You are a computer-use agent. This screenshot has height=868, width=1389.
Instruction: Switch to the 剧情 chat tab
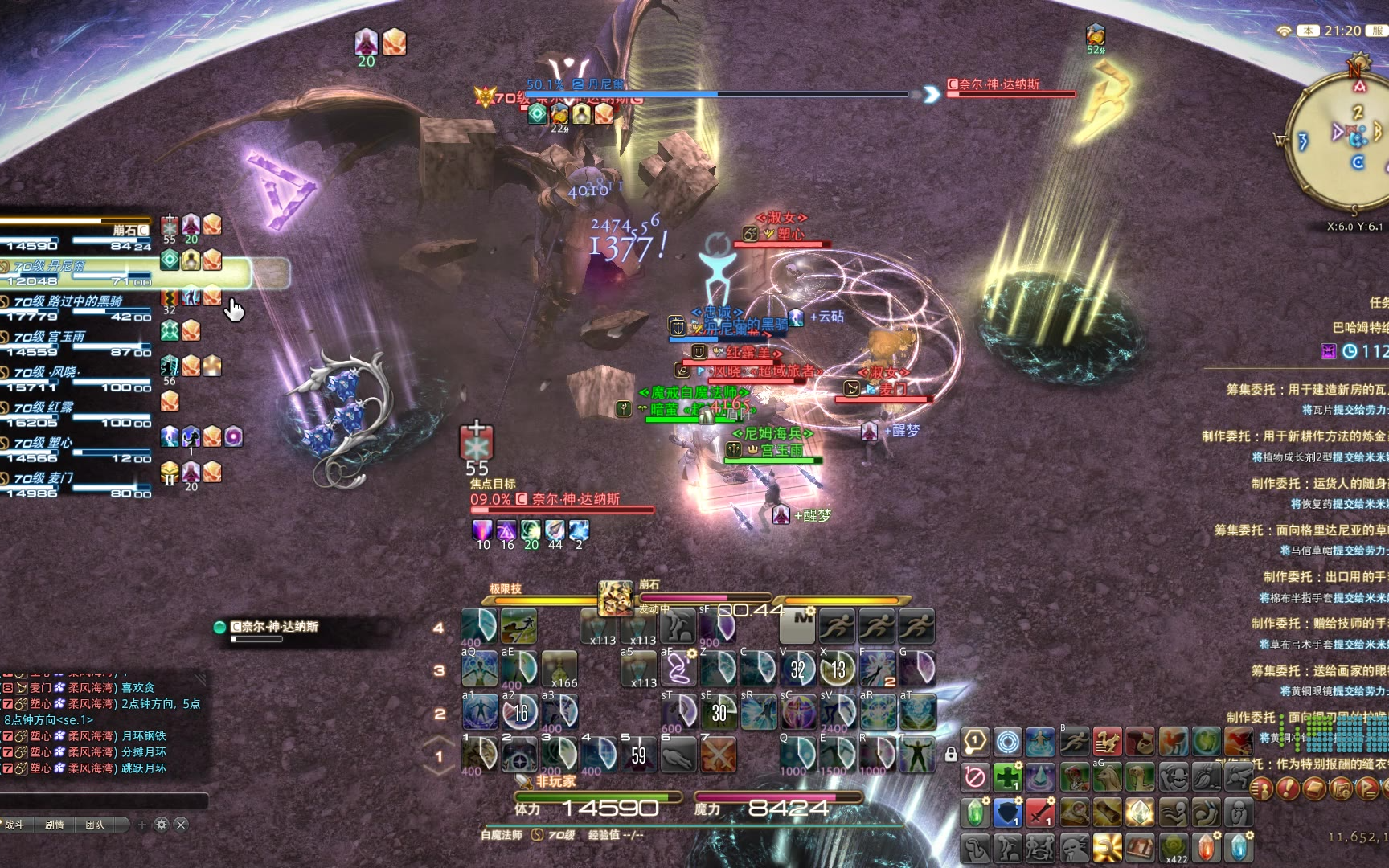(x=55, y=825)
